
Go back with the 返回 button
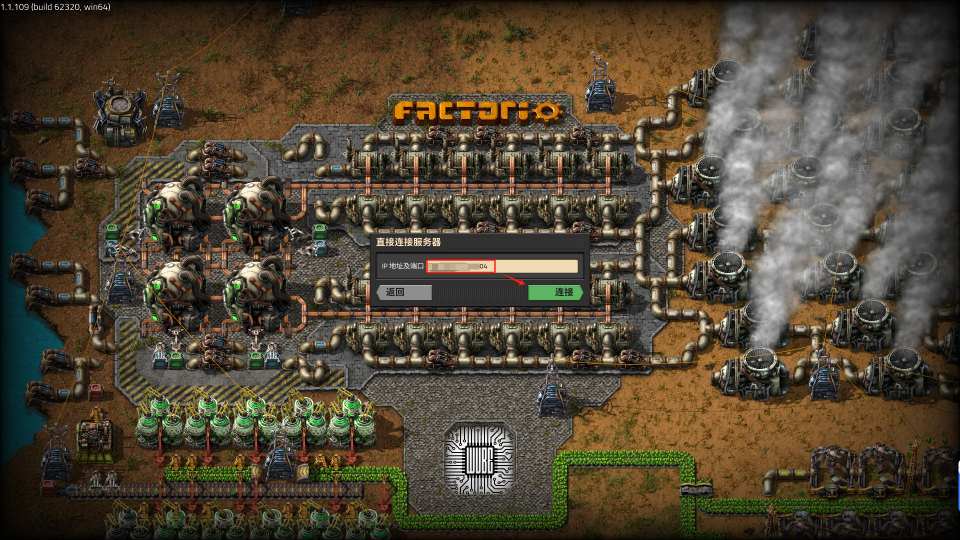tap(404, 292)
